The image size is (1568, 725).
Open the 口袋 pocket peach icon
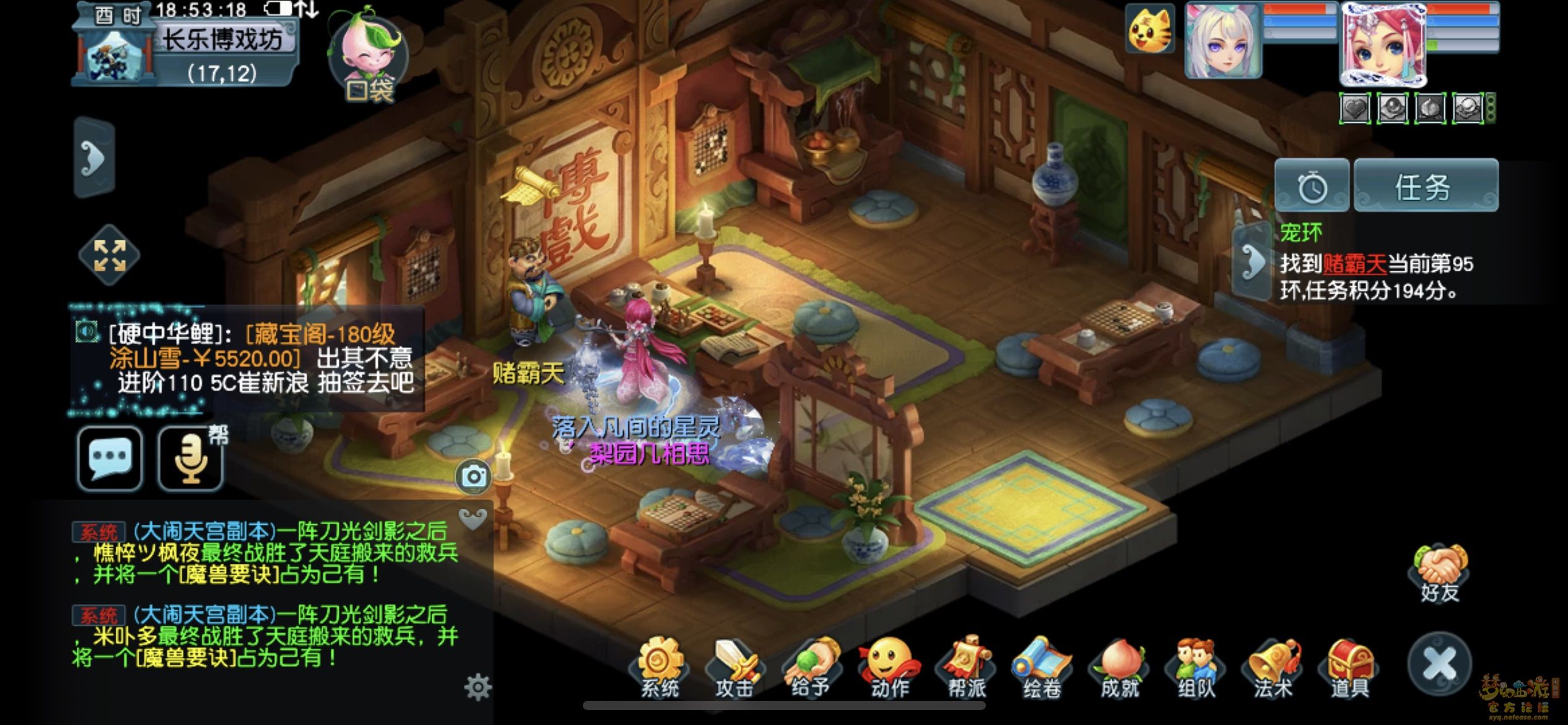368,56
